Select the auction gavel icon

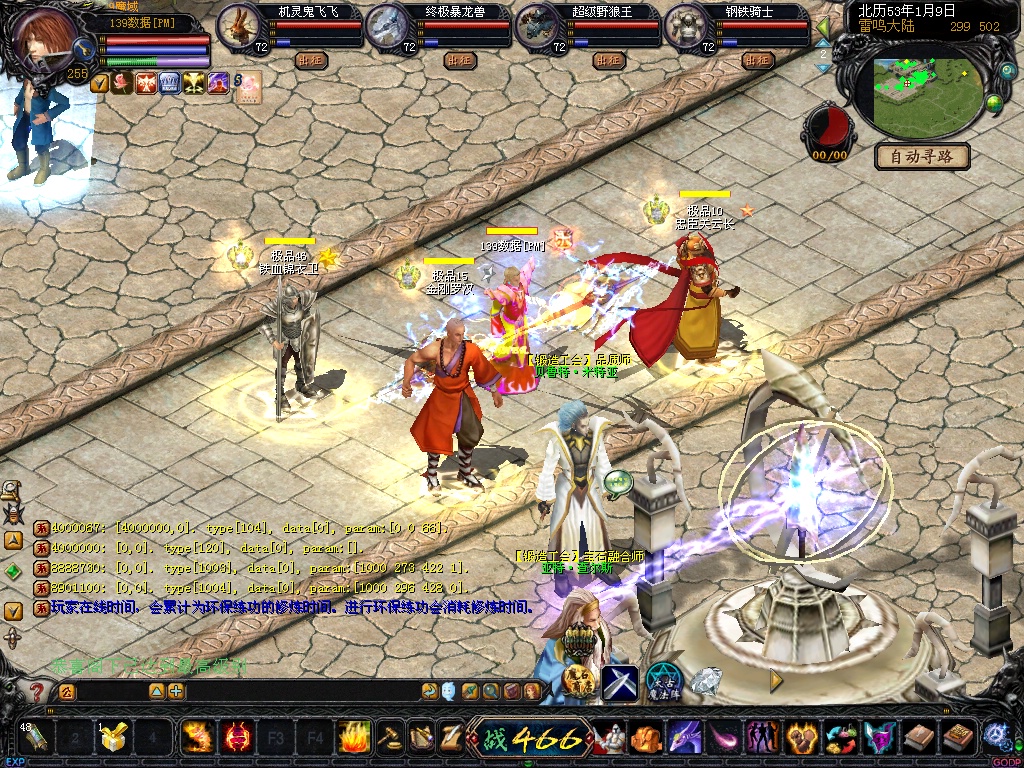(x=389, y=738)
